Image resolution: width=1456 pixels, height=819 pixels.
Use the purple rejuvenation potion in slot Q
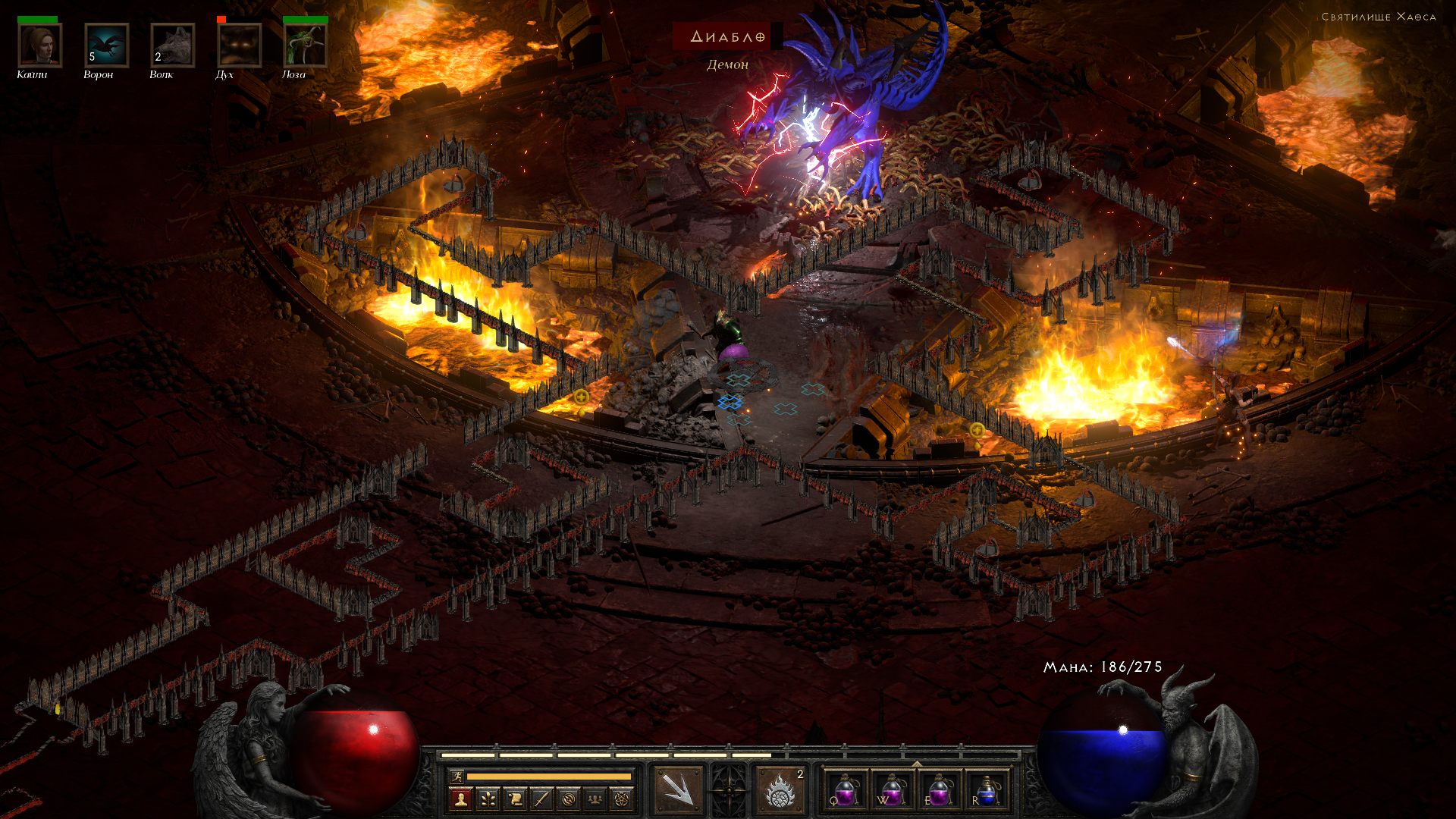tap(845, 790)
